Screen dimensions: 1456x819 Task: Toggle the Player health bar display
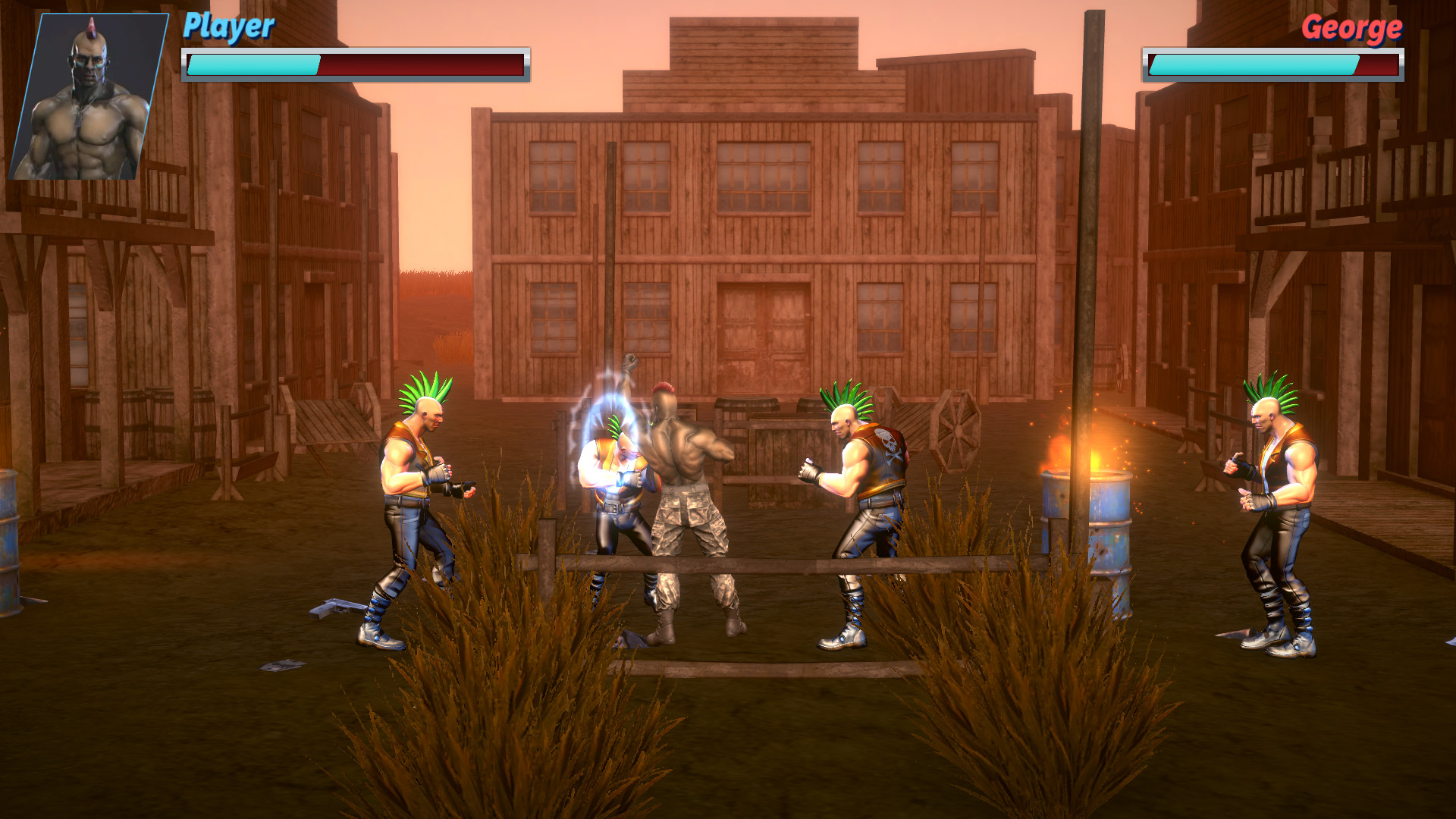[354, 65]
